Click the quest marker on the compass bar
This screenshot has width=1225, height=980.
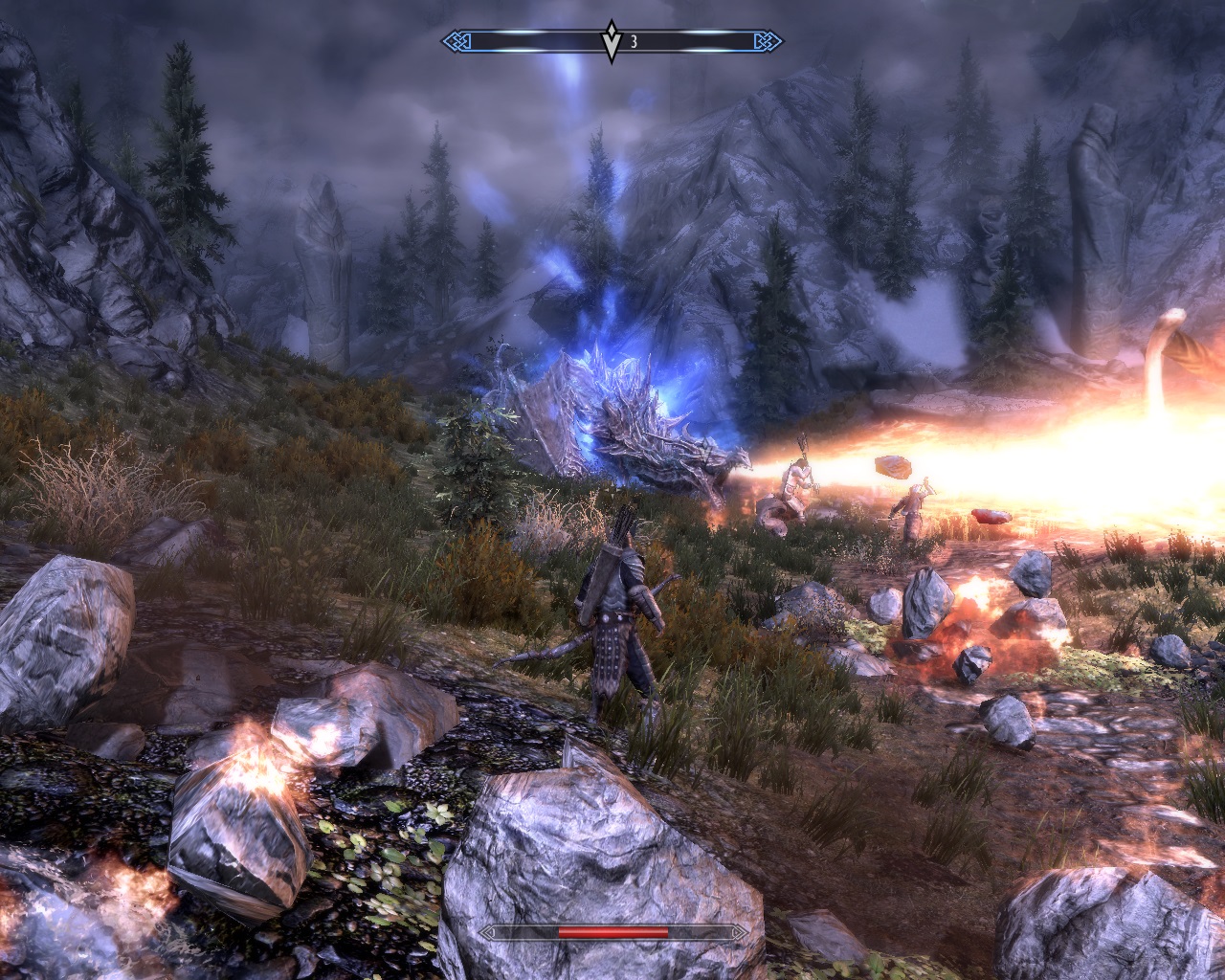[x=612, y=41]
